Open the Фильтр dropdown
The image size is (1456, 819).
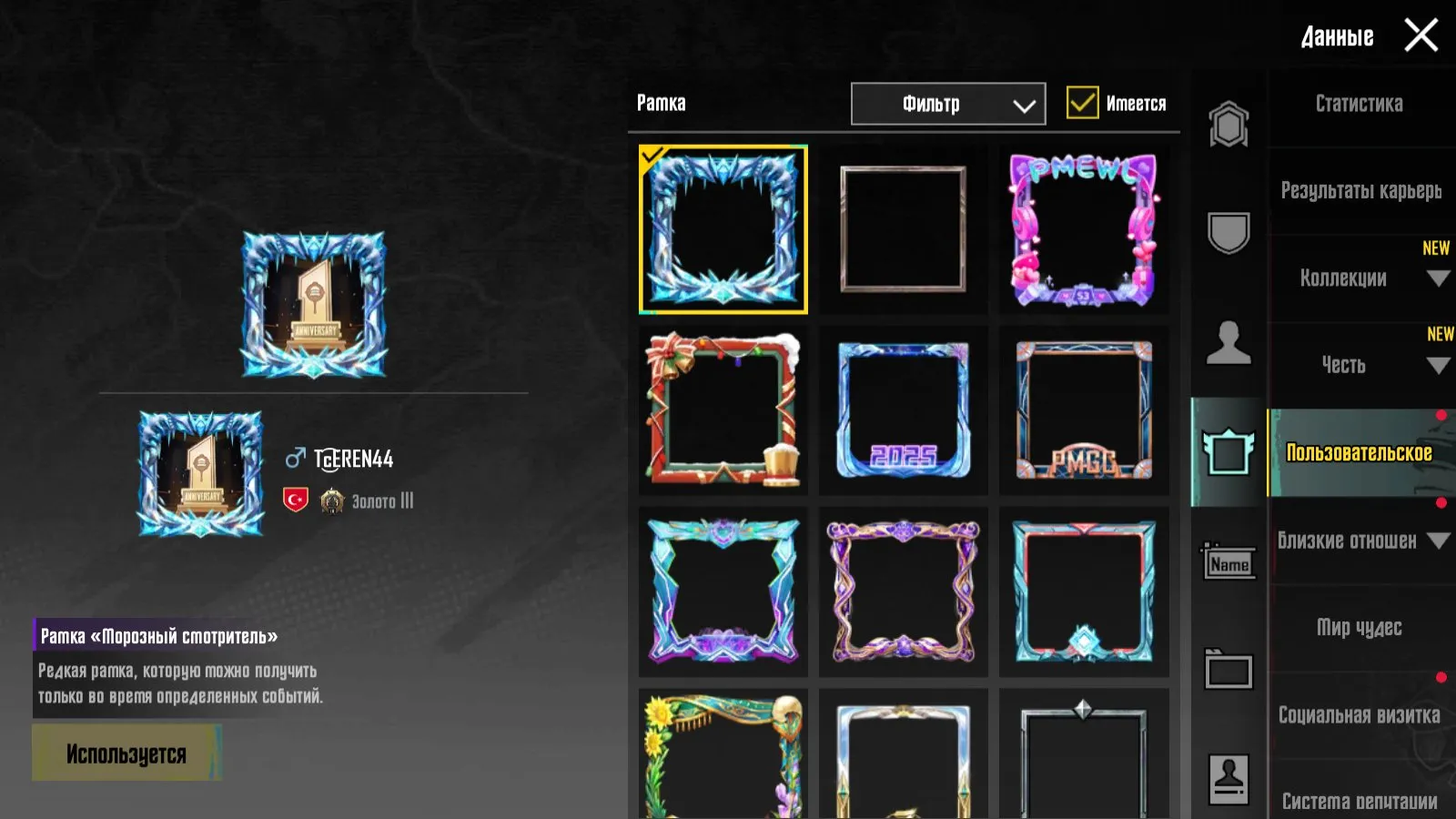(946, 103)
